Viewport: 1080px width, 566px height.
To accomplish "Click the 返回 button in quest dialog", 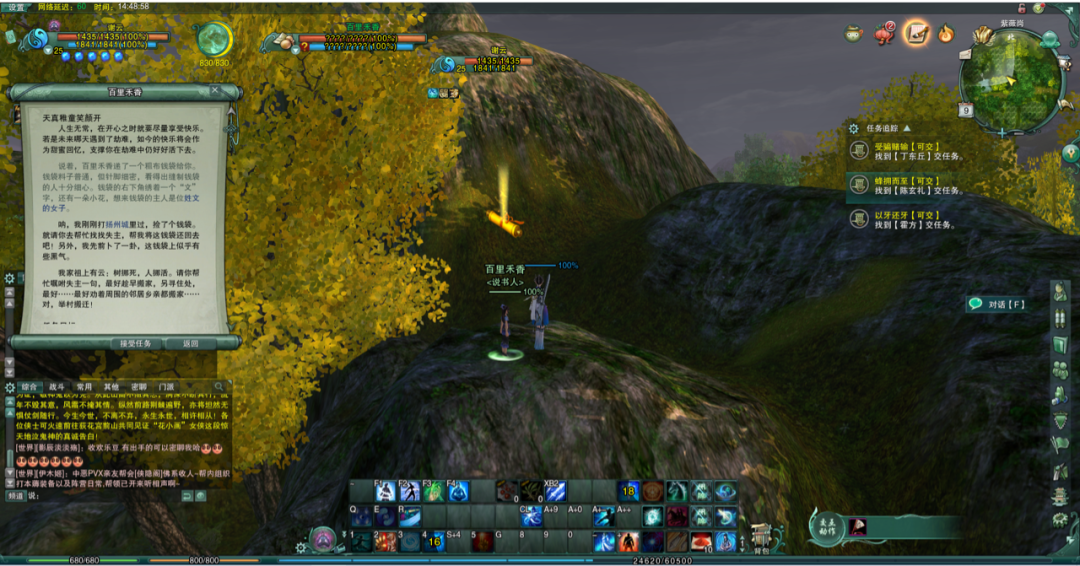I will [x=190, y=343].
